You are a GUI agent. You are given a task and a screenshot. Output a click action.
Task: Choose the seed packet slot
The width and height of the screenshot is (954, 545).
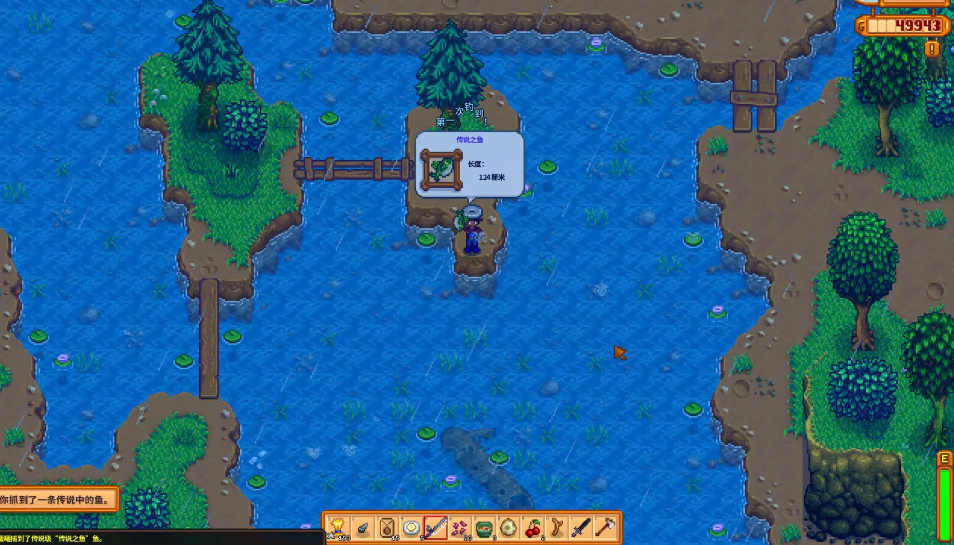pos(386,527)
